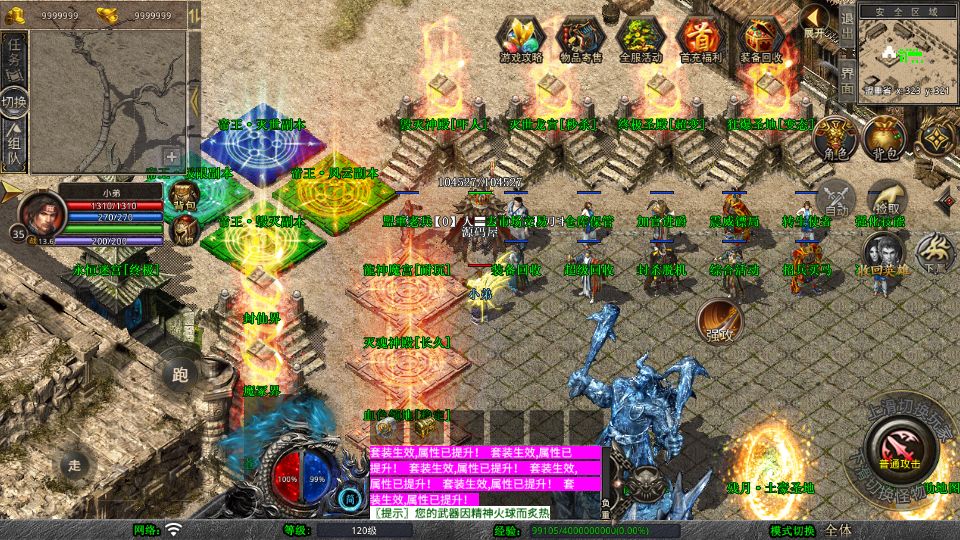Open the 首充福利 first-recharge bonus icon
The image size is (960, 540).
(702, 39)
